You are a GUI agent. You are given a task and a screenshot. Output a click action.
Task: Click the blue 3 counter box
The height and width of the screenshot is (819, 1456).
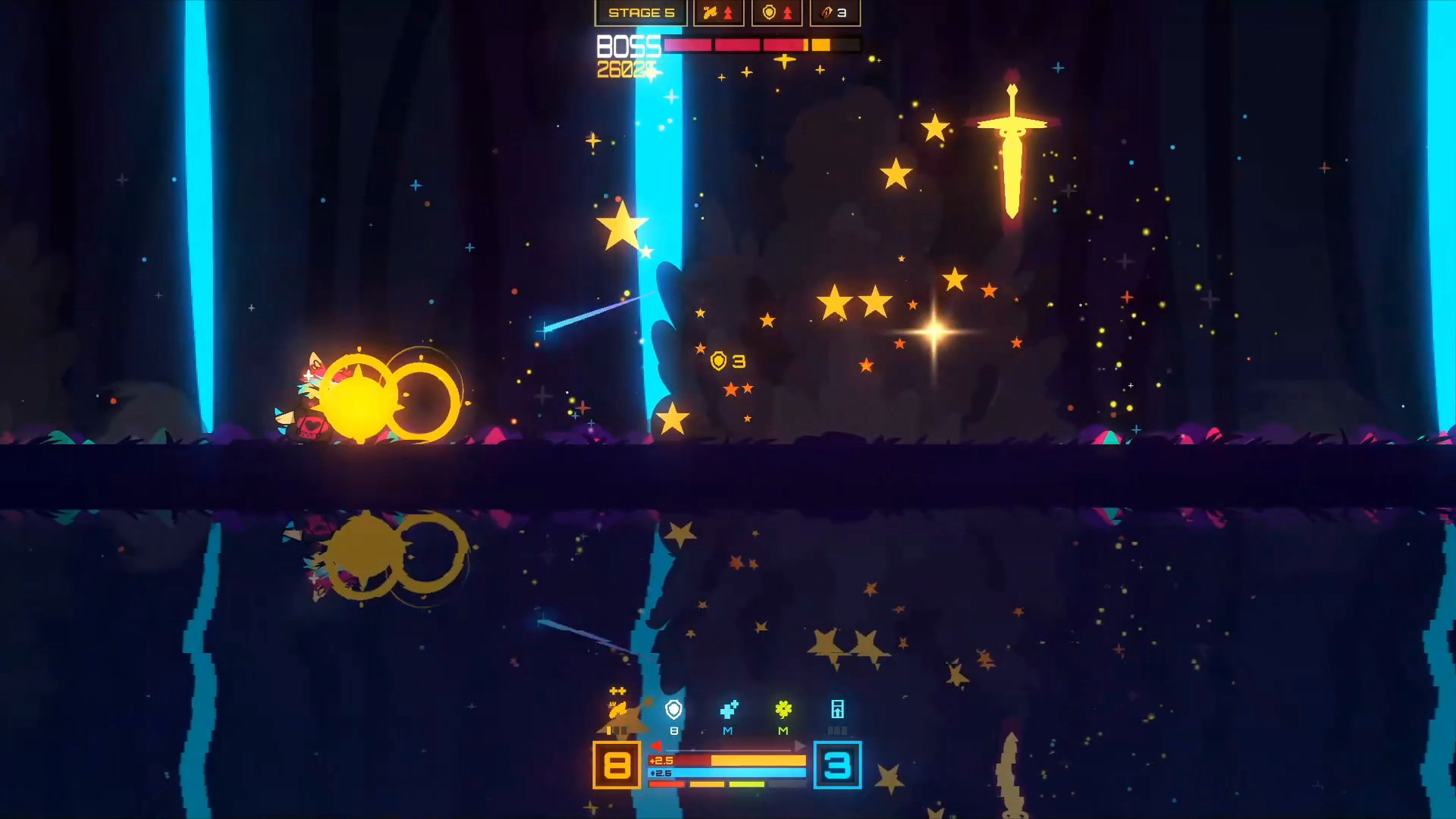[x=837, y=767]
